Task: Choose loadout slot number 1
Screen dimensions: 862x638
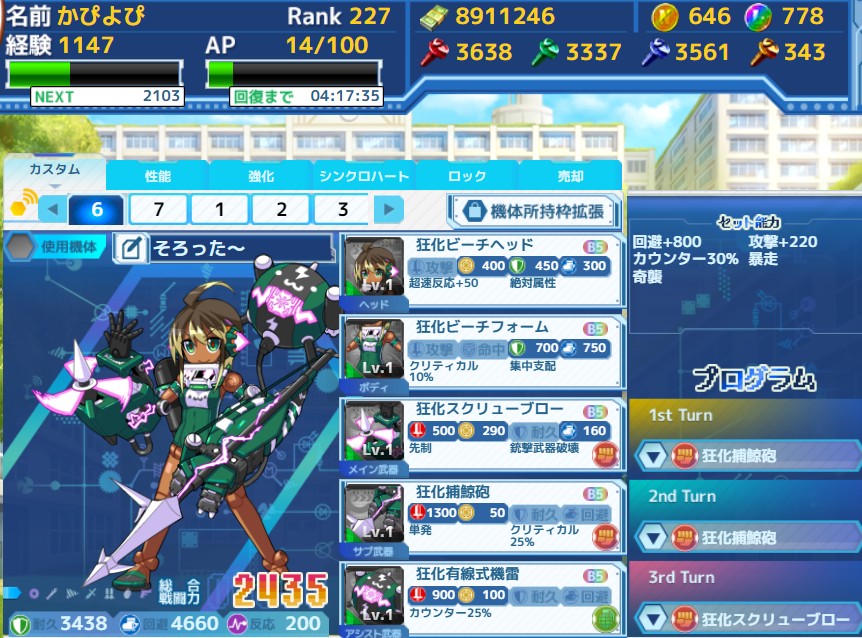Action: pyautogui.click(x=220, y=210)
